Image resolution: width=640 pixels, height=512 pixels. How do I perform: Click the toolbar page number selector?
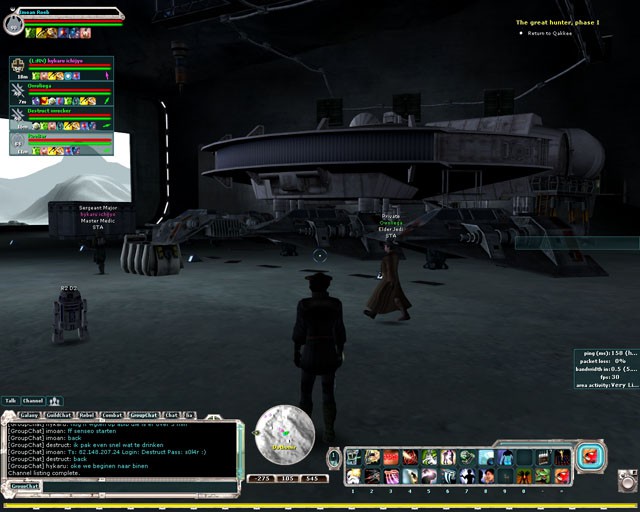(x=334, y=458)
